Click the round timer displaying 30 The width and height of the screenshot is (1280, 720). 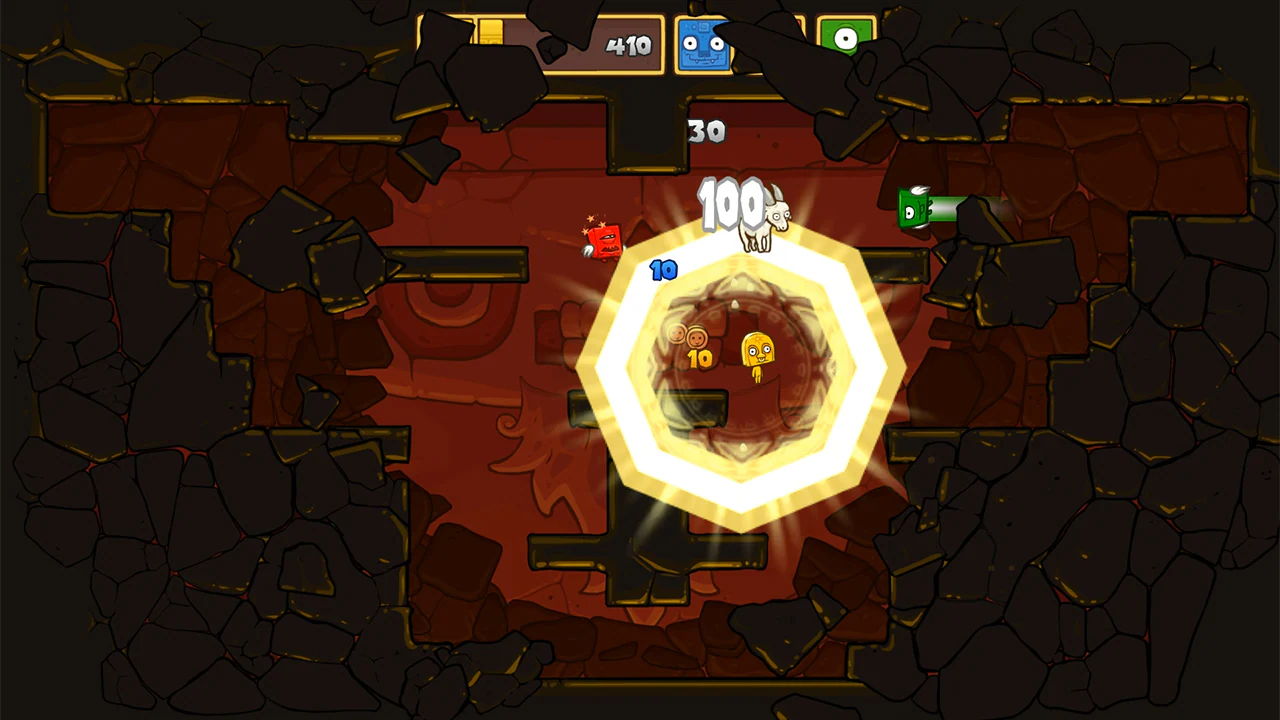tap(706, 131)
